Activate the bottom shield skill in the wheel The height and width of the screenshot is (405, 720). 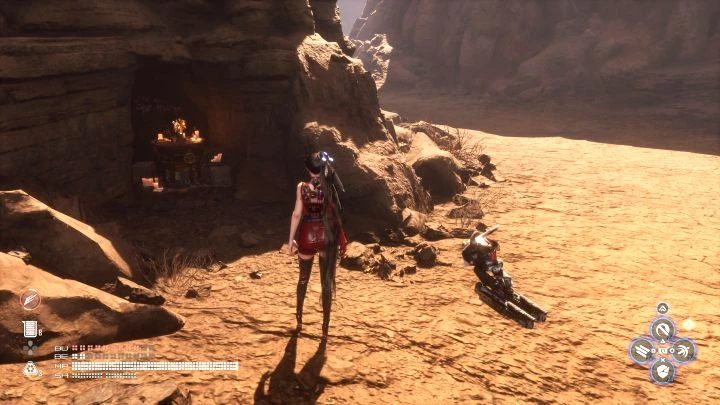point(661,371)
